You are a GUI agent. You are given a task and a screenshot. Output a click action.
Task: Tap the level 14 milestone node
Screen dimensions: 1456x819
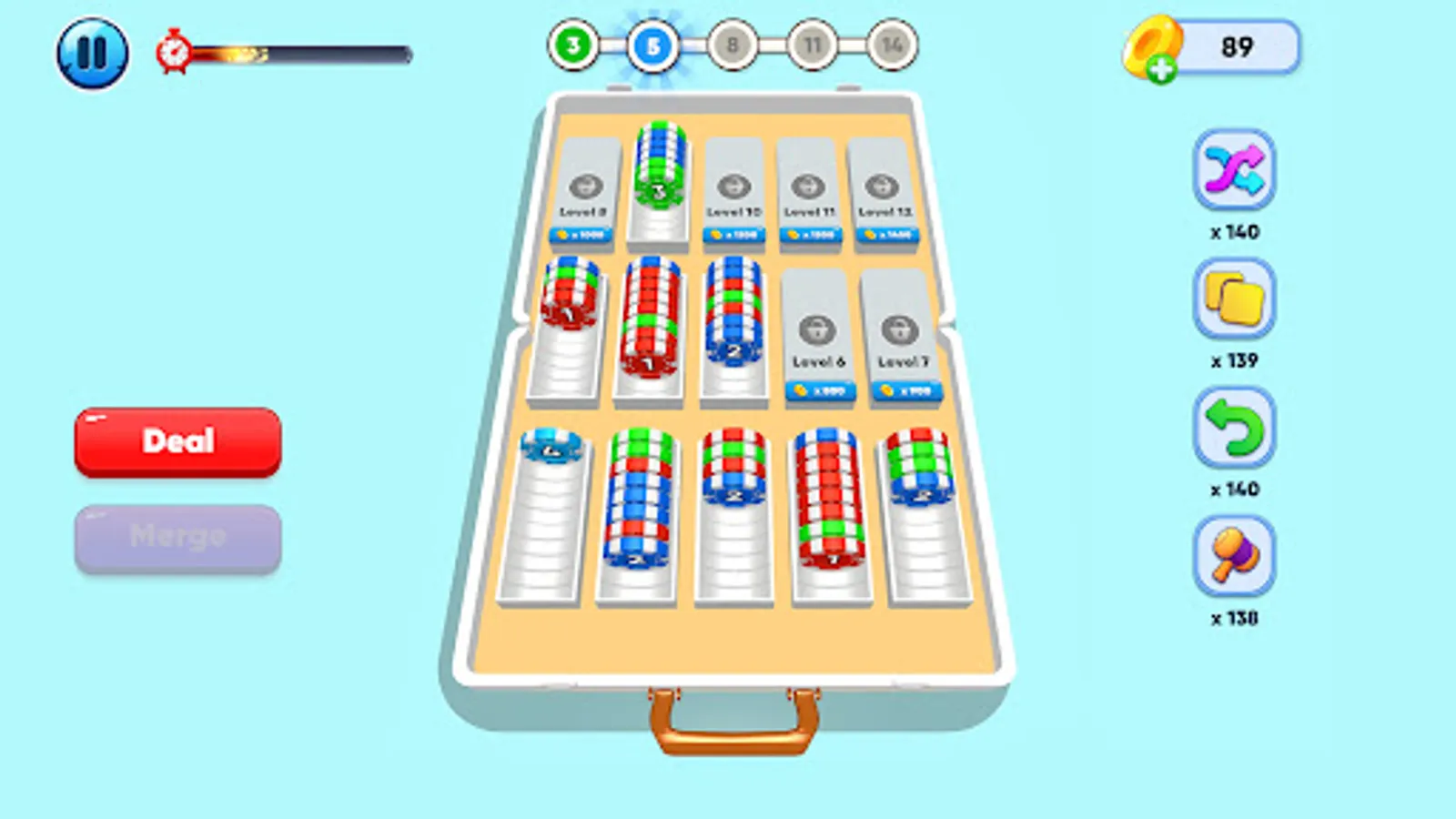point(894,45)
